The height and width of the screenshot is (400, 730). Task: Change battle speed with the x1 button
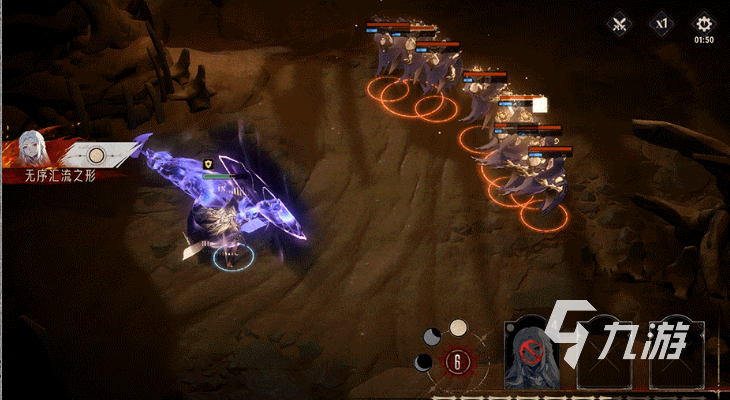(x=662, y=22)
